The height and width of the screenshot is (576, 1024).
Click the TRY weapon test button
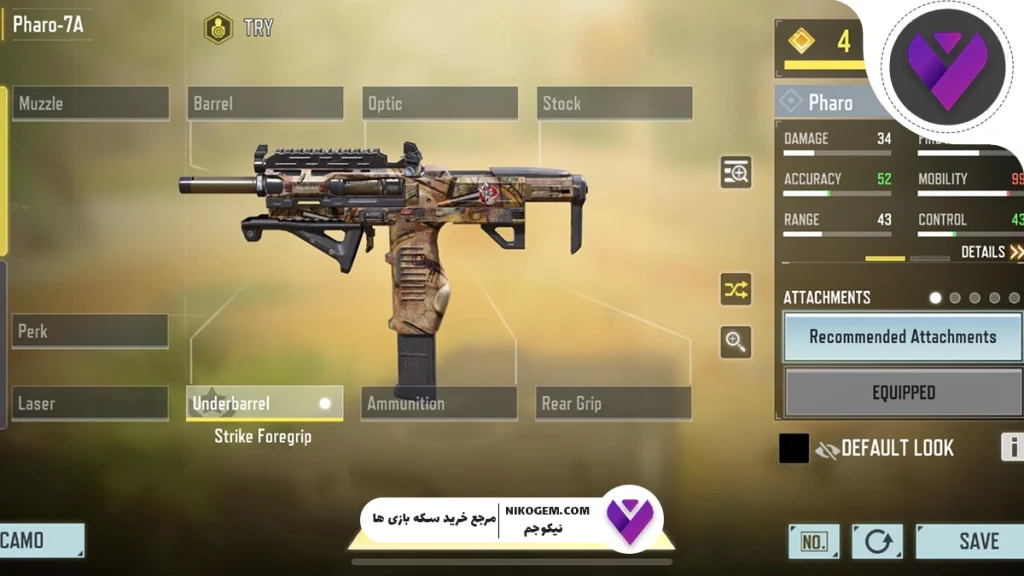240,28
